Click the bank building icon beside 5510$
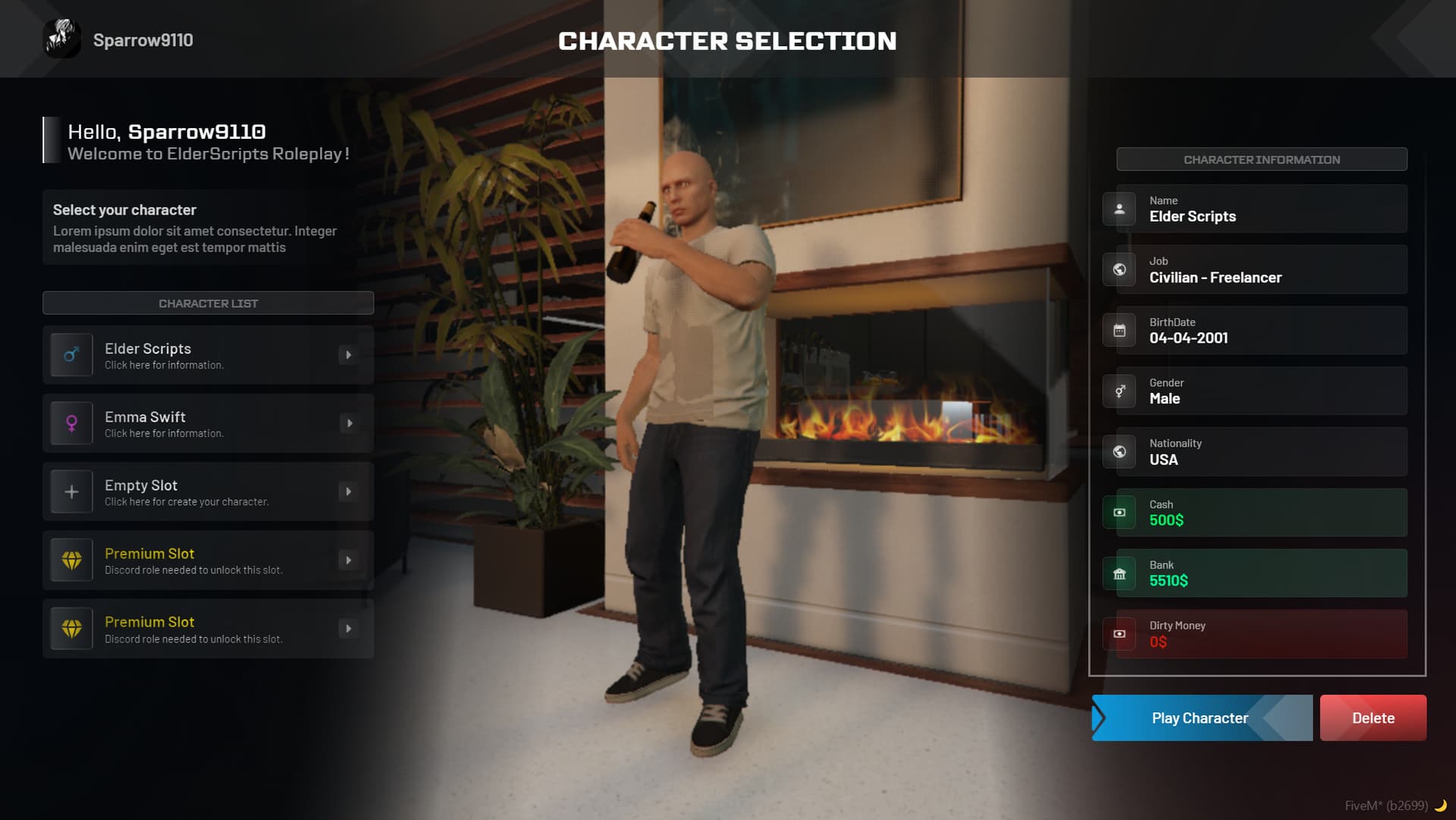This screenshot has height=820, width=1456. click(x=1119, y=573)
